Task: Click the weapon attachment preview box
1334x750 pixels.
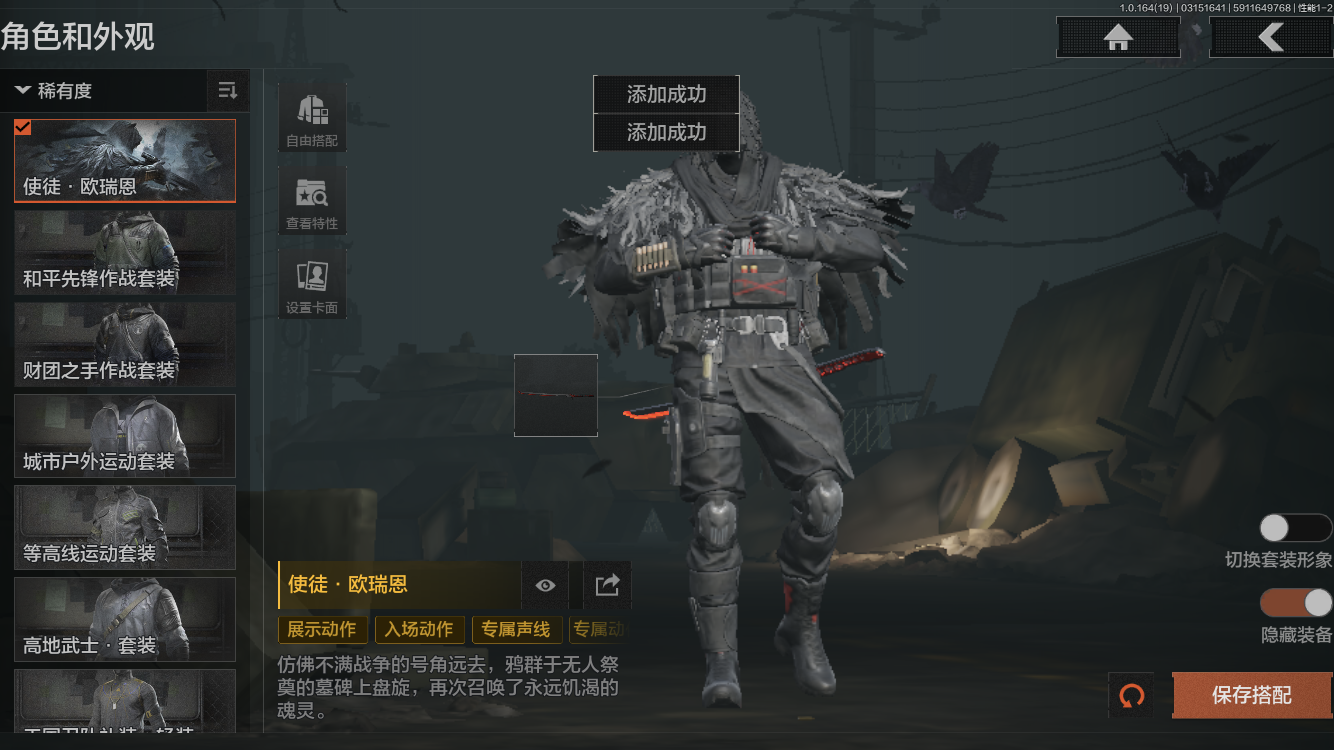Action: coord(555,395)
